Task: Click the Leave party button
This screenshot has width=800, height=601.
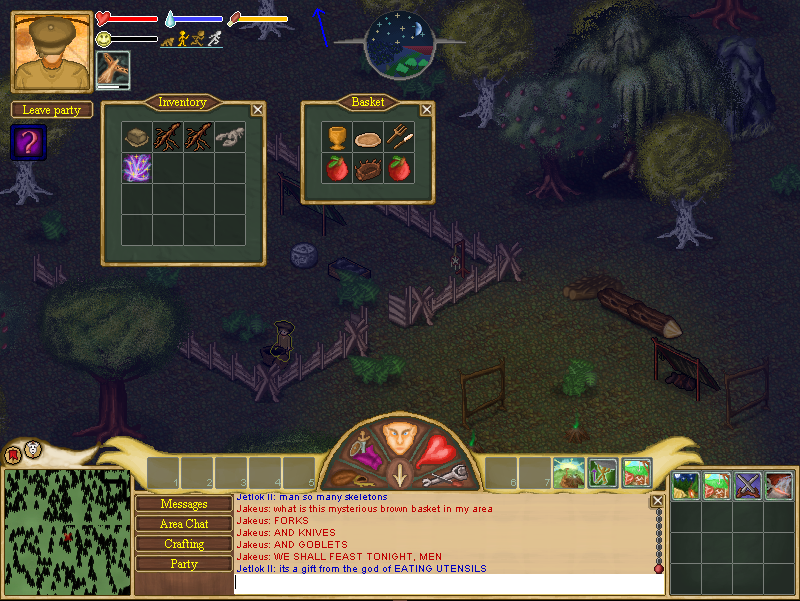Action: click(x=52, y=110)
